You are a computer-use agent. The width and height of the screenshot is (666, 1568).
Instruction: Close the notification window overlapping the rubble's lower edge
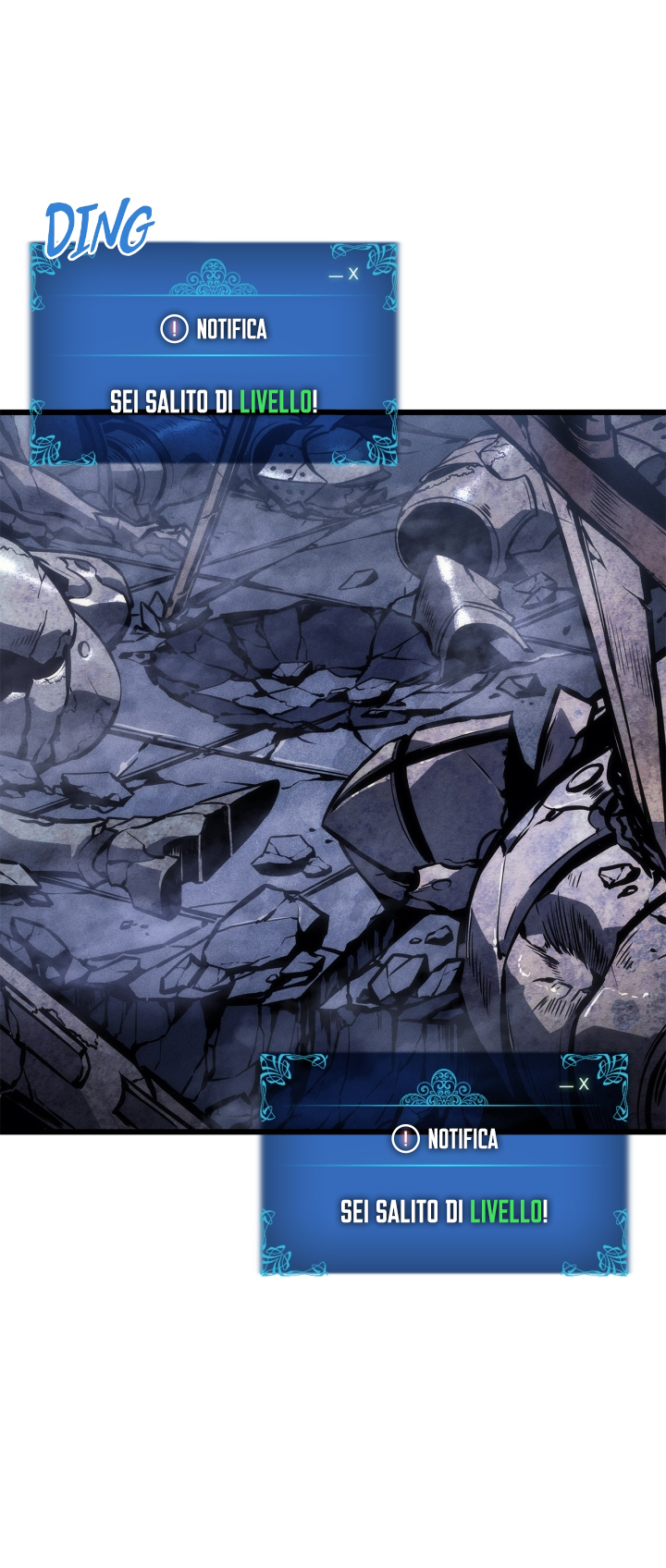coord(584,1084)
